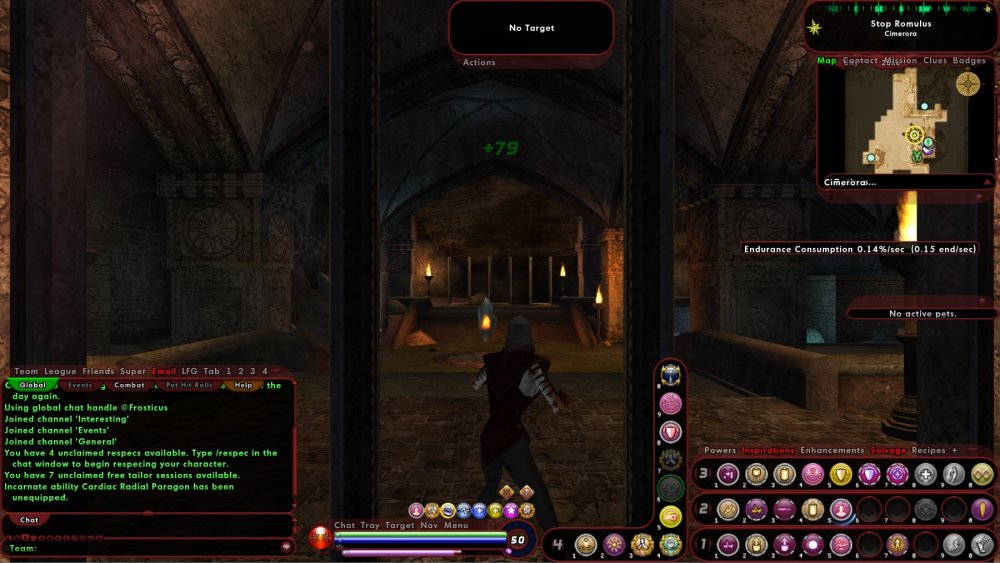
Task: Switch to the Combat chat tab
Action: (129, 385)
